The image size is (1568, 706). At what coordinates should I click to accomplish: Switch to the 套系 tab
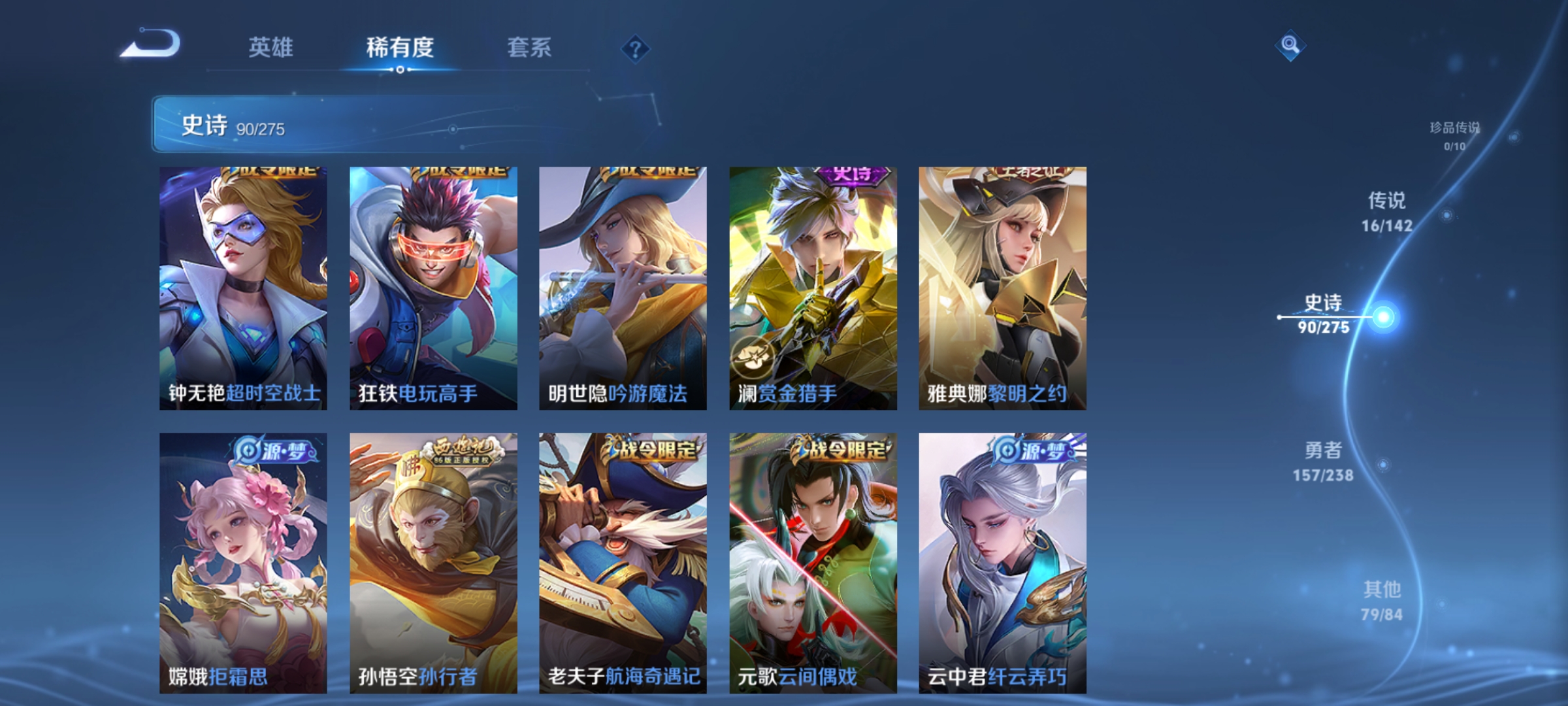530,47
